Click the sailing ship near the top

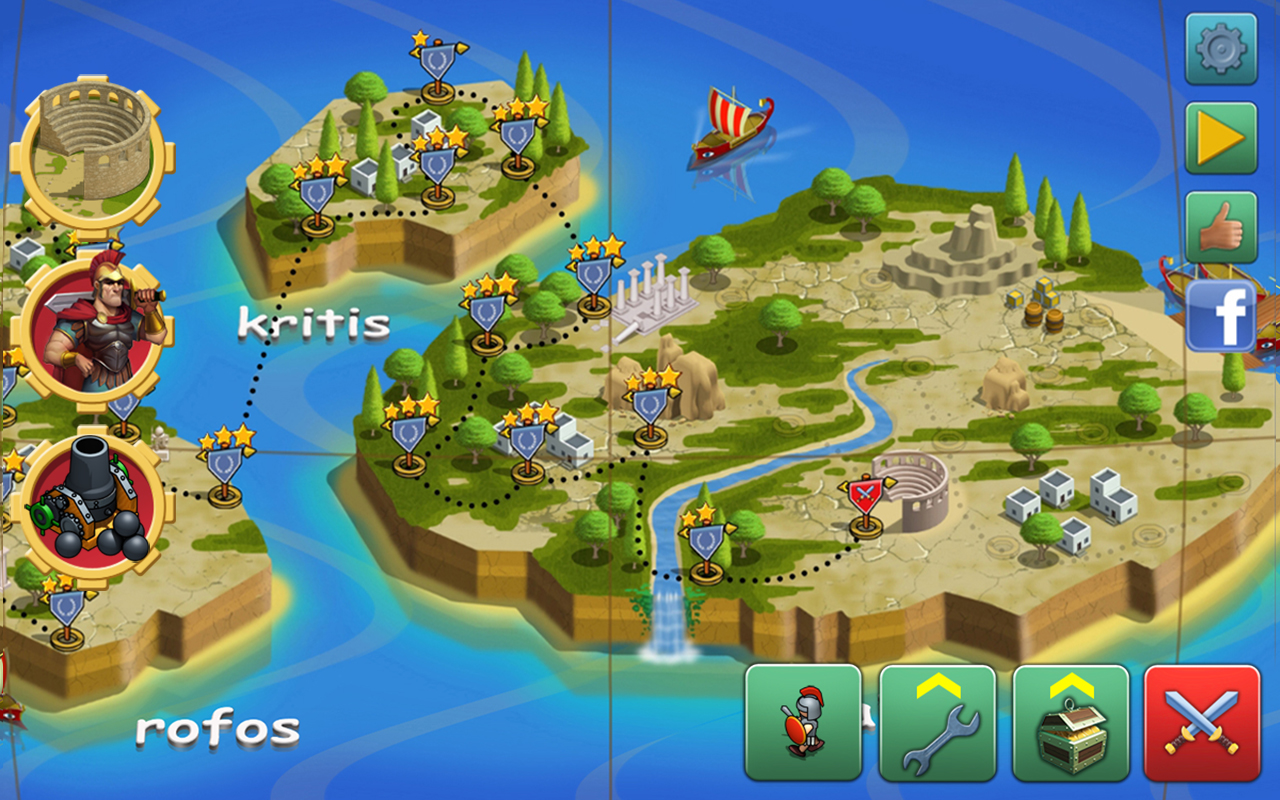click(730, 125)
